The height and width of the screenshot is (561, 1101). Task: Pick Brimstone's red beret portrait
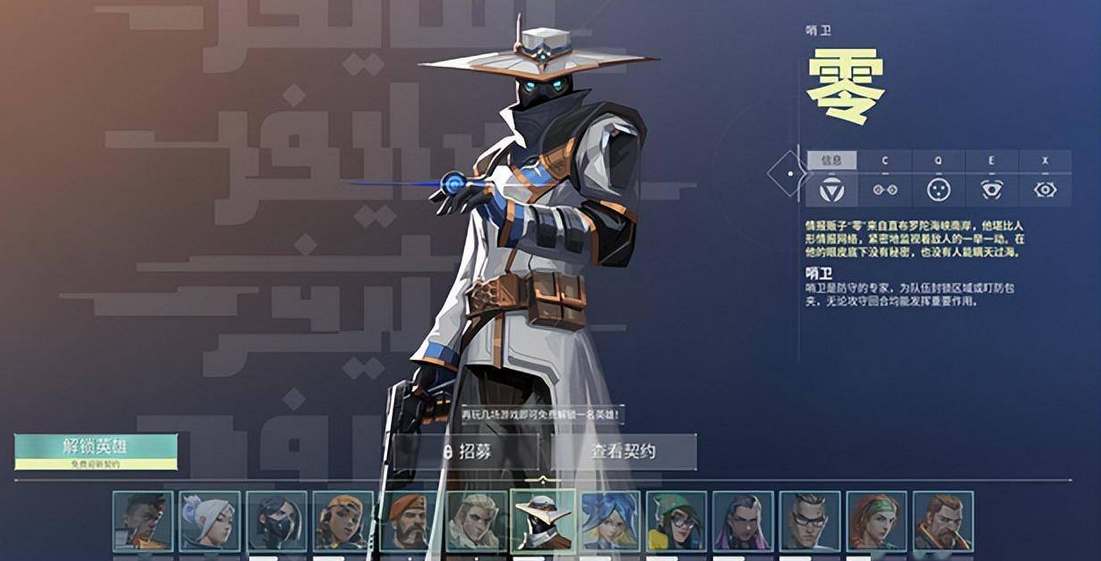[409, 520]
